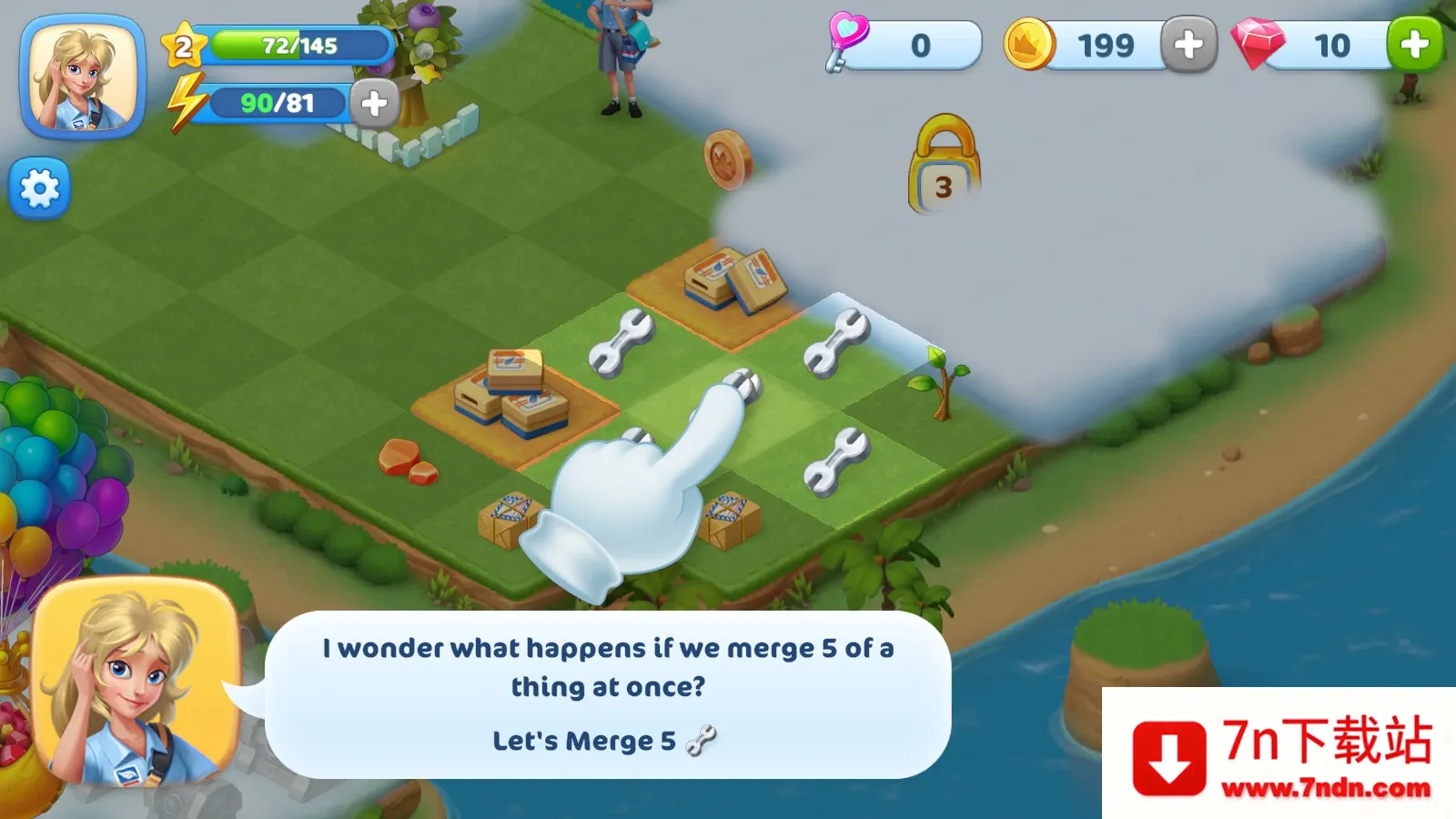This screenshot has width=1456, height=819.
Task: Tap the level 2 star badge
Action: point(183,46)
